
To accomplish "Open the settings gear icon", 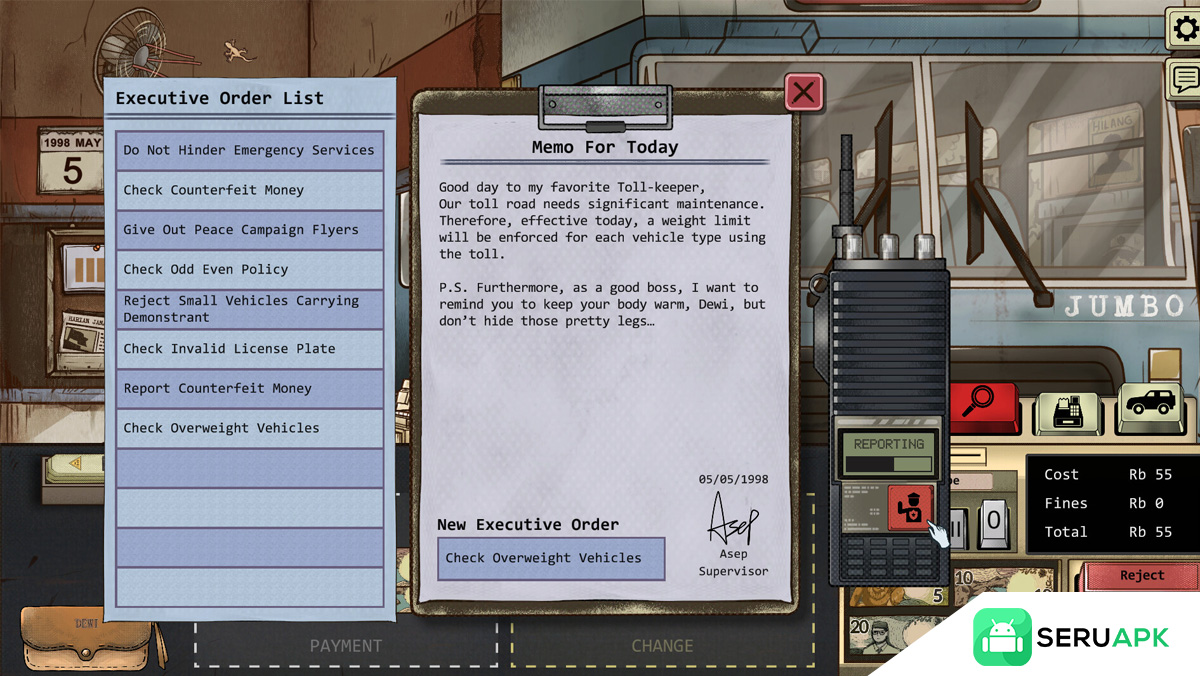I will pyautogui.click(x=1184, y=28).
